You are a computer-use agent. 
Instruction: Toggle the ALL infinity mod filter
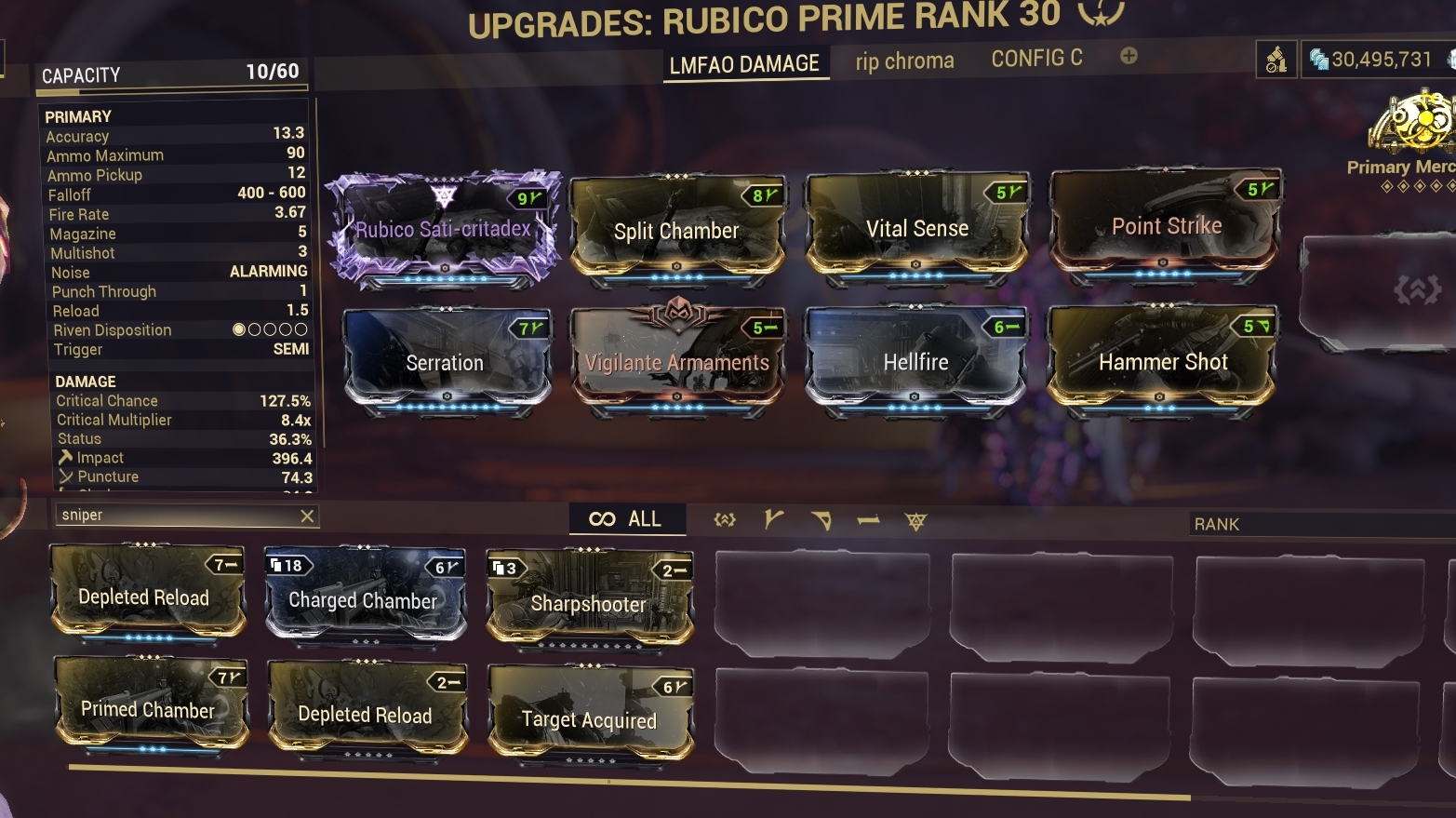click(627, 519)
